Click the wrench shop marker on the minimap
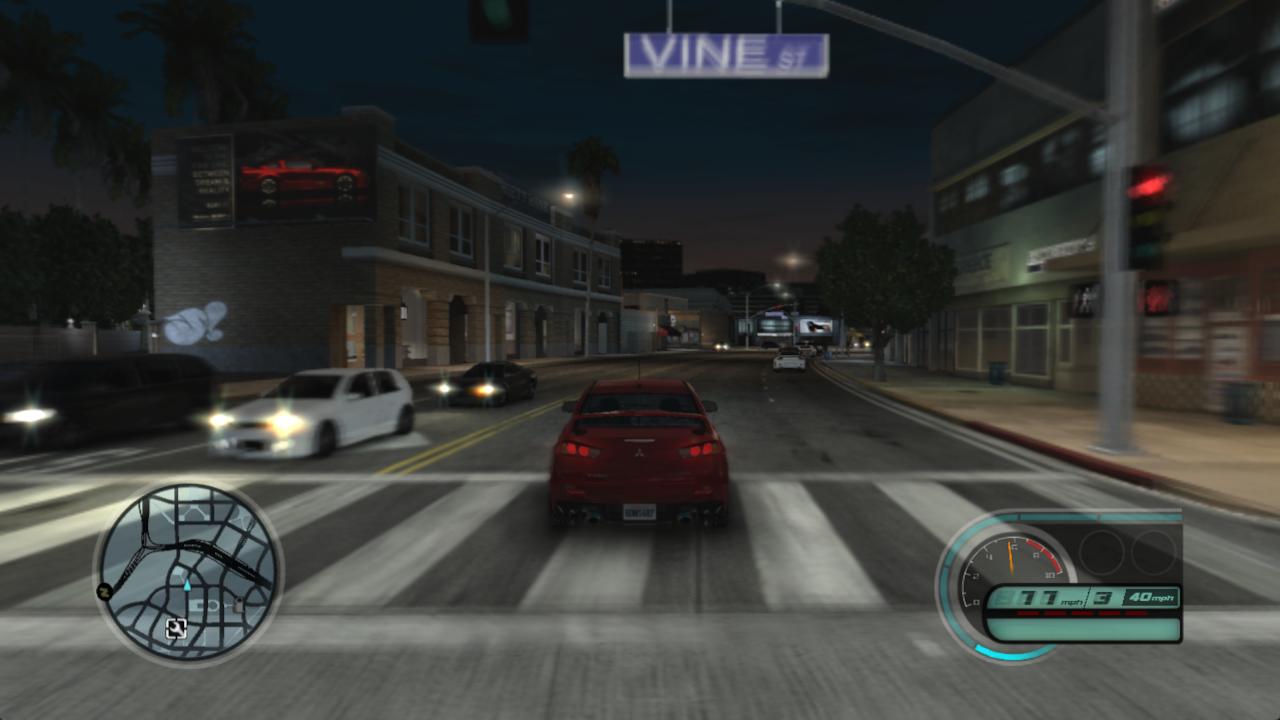The height and width of the screenshot is (720, 1280). tap(179, 629)
